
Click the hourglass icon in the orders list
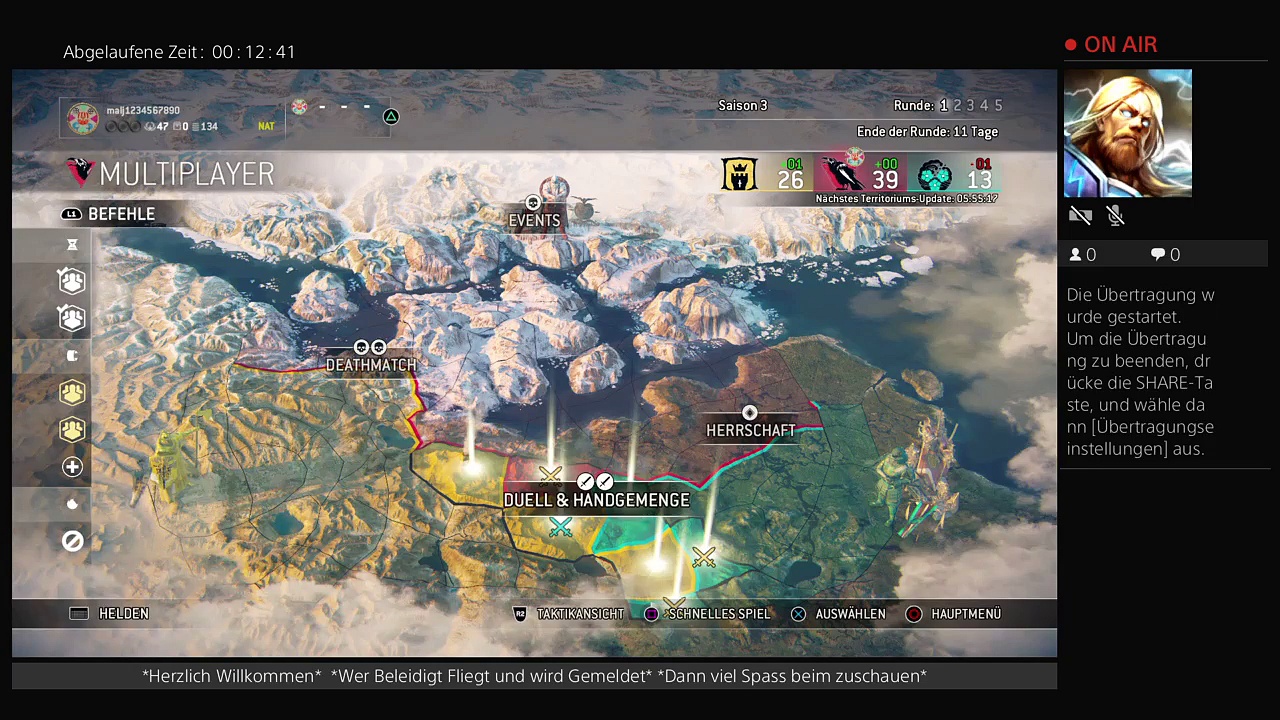click(72, 245)
